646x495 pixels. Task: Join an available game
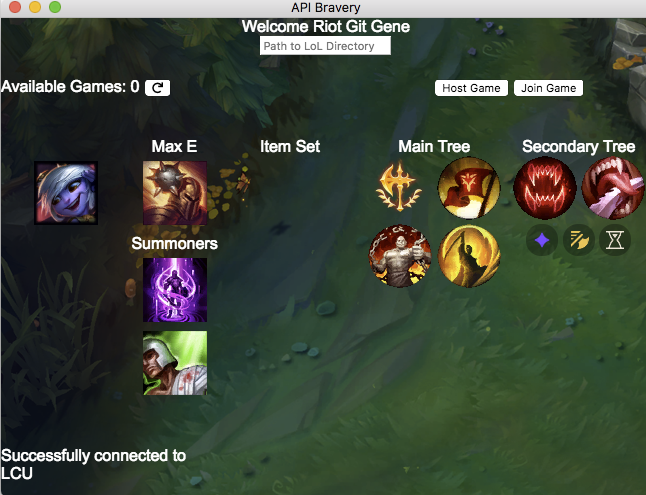point(548,88)
